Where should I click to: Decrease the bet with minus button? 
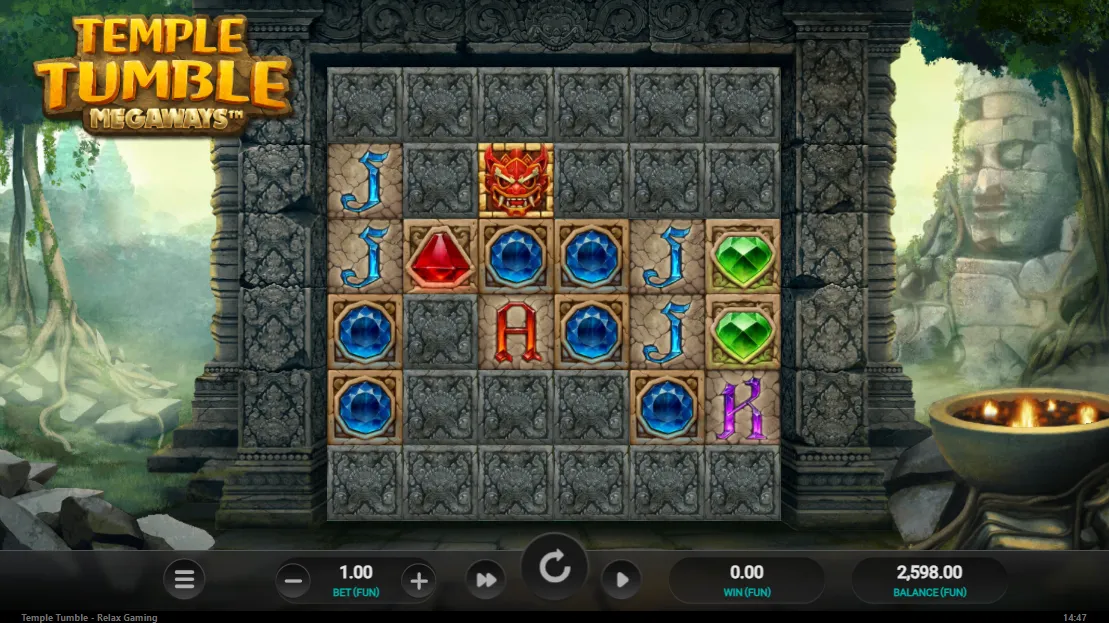point(292,580)
